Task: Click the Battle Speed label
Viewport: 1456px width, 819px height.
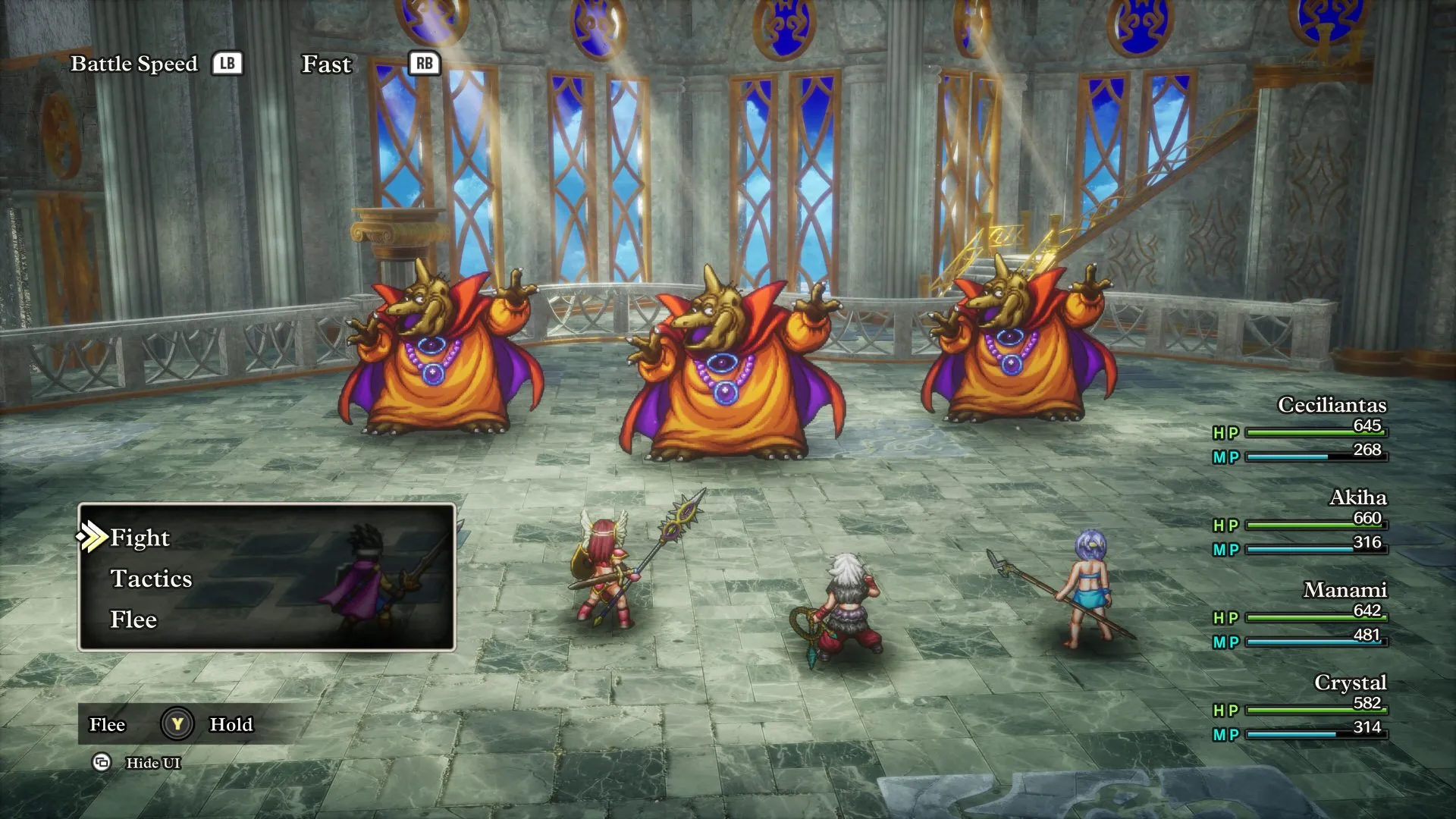Action: [133, 64]
